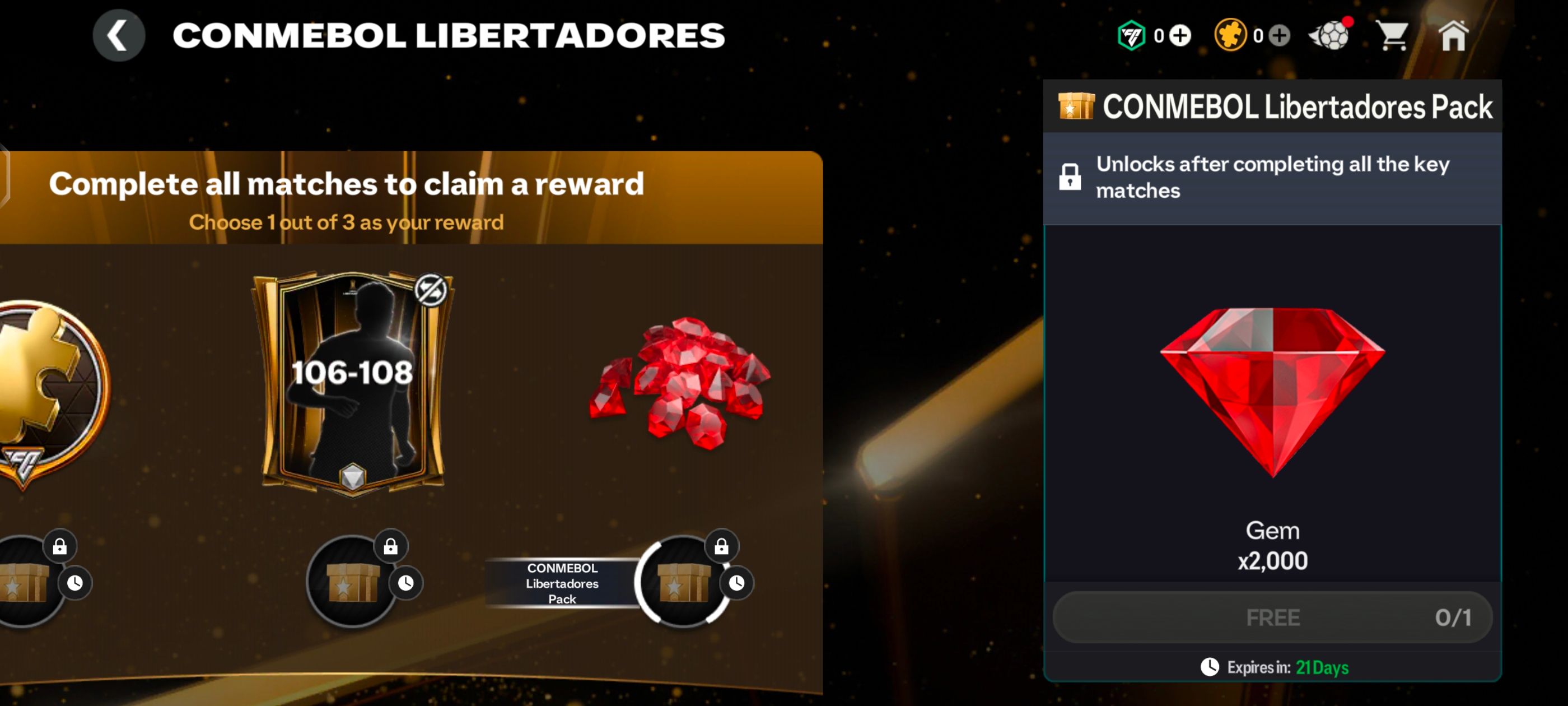Select the CONMEBOL Libertadores header title
The width and height of the screenshot is (1568, 706).
point(449,35)
